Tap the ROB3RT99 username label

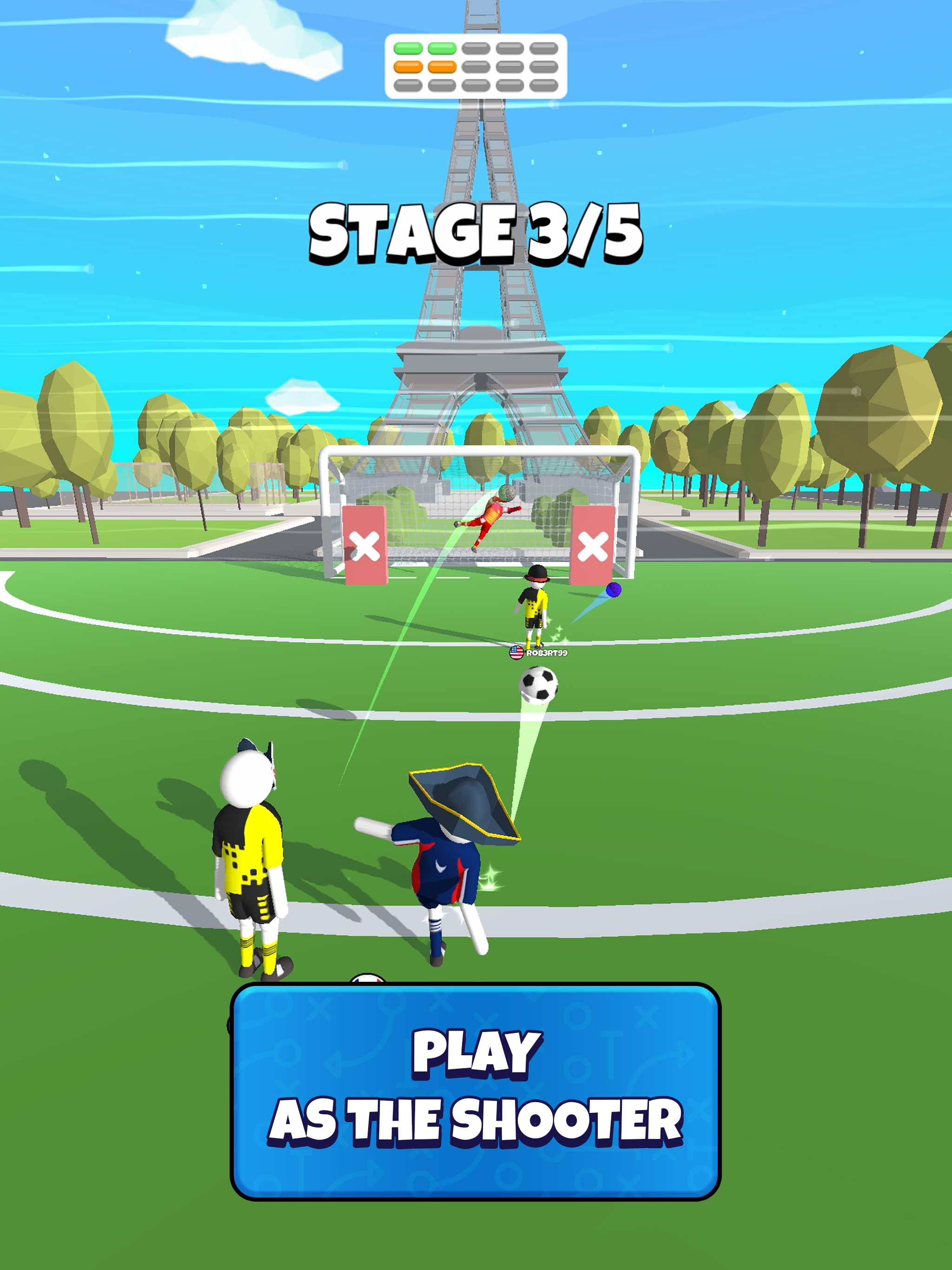549,654
